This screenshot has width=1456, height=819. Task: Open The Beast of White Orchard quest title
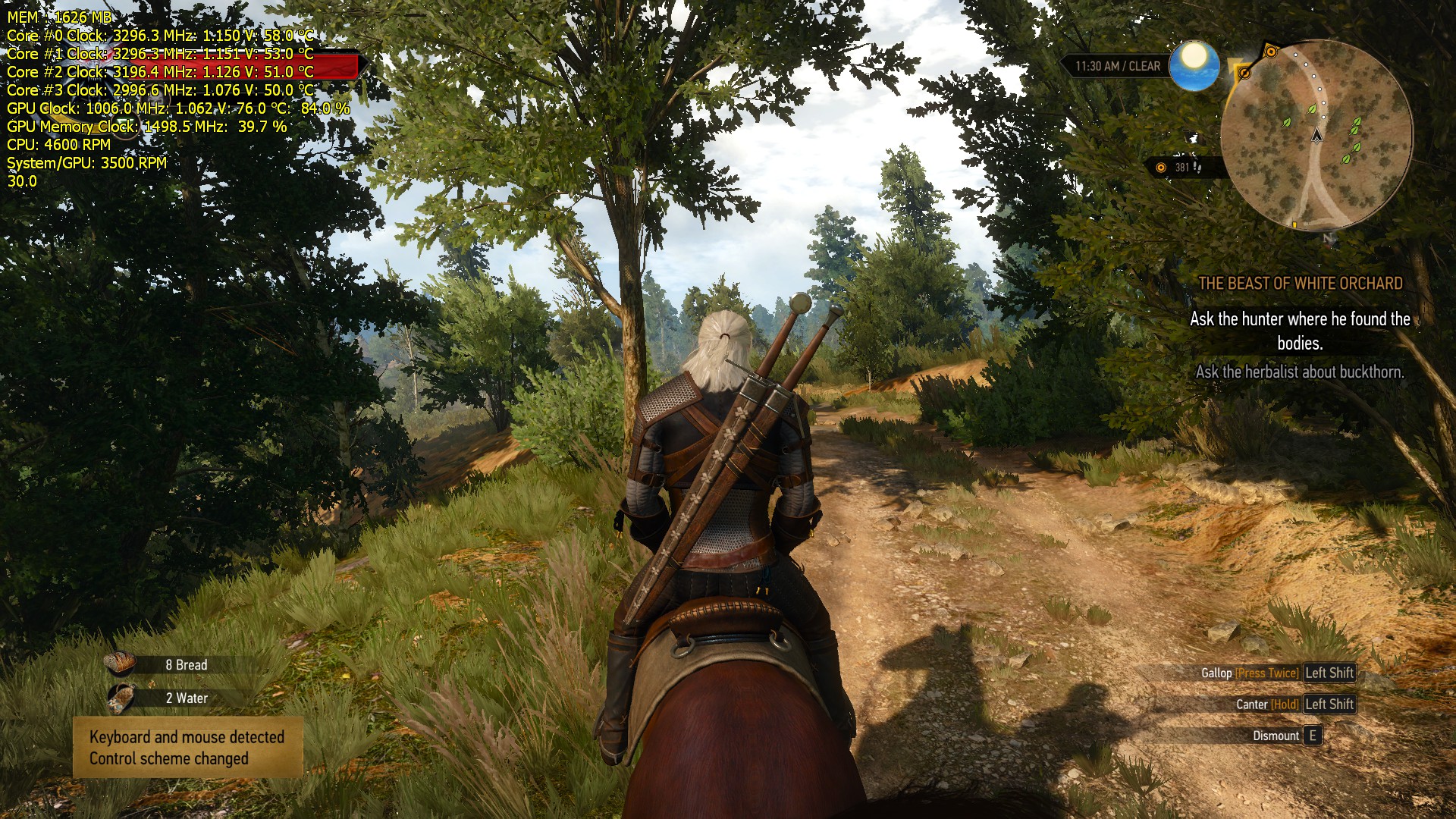[x=1300, y=284]
